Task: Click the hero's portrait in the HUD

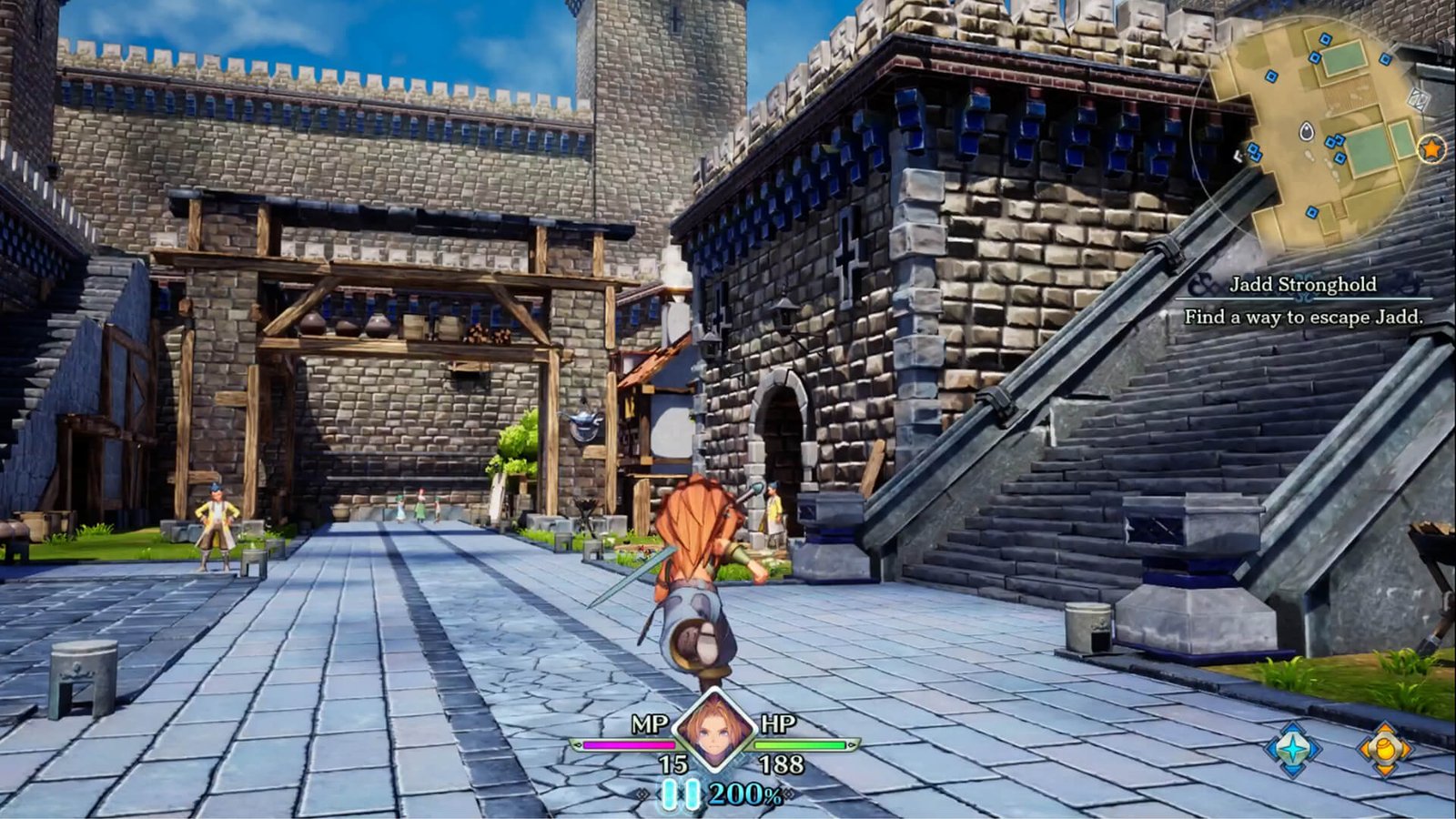Action: (712, 732)
